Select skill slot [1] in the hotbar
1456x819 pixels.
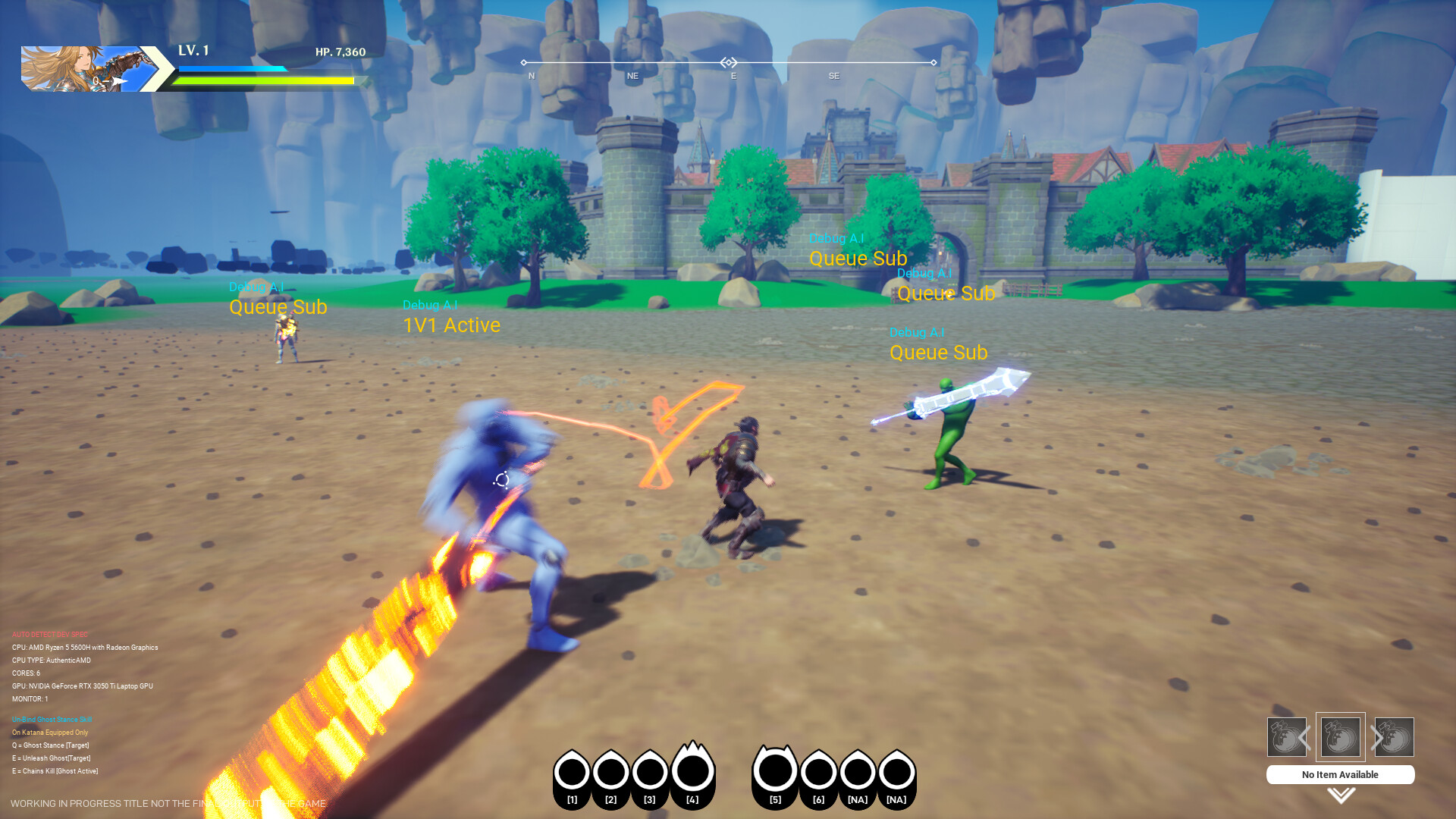(573, 771)
